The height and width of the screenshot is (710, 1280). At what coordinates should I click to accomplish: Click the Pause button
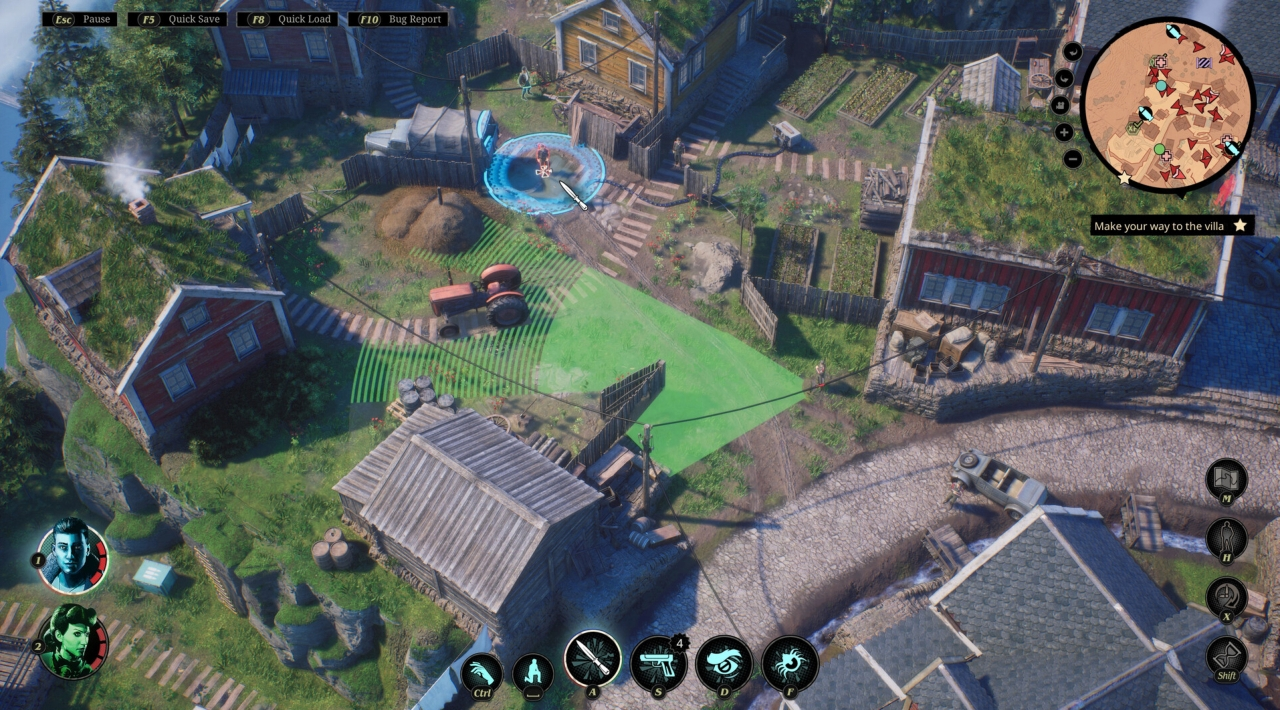[x=80, y=19]
